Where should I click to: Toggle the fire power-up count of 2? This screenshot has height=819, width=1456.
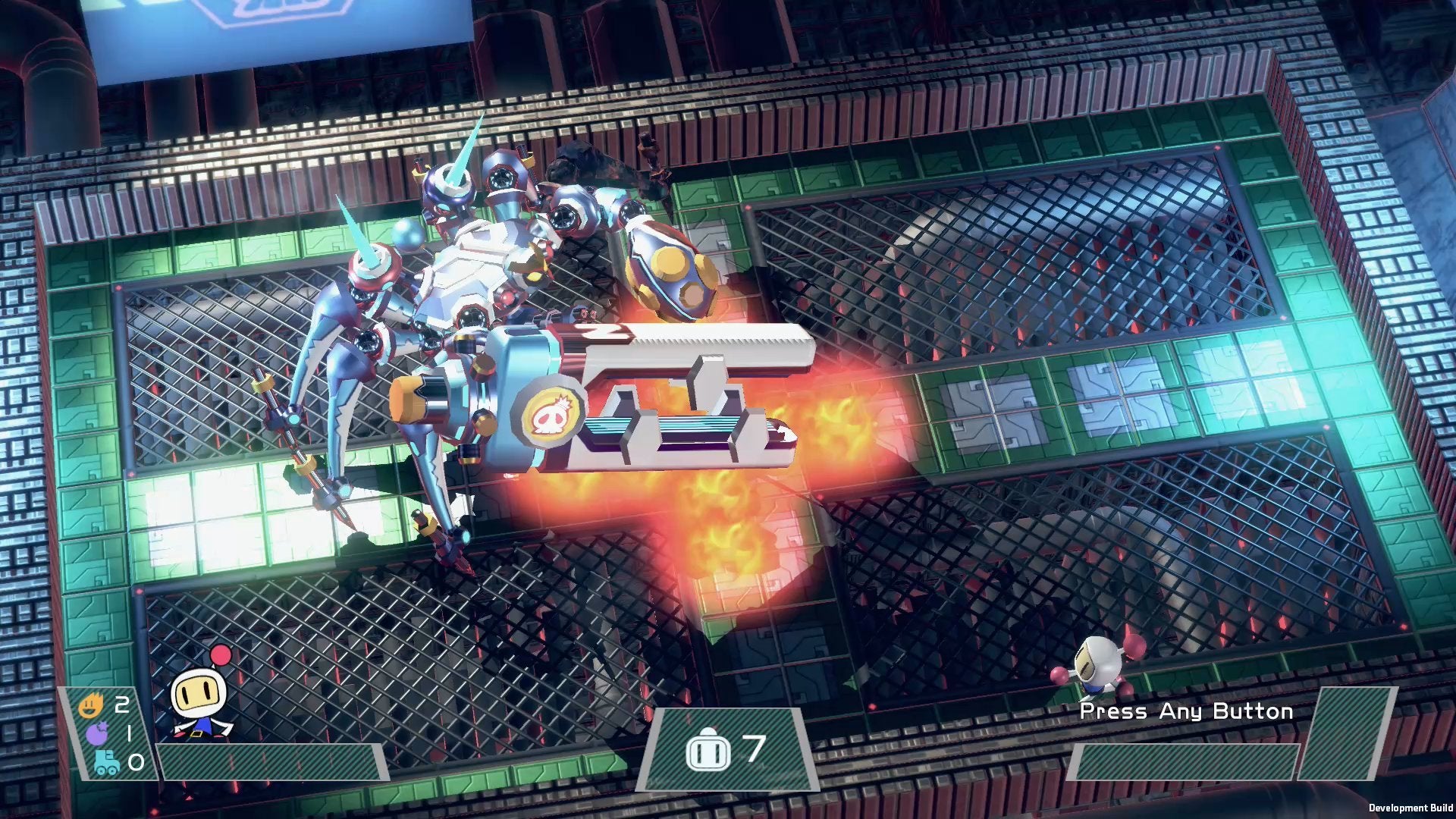[121, 704]
